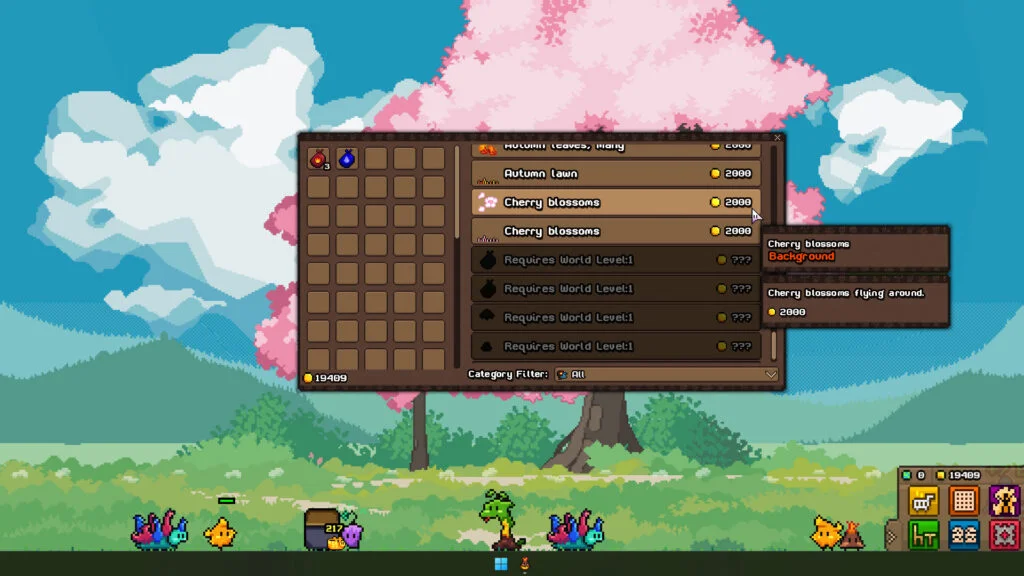Open the orange grid inventory button

click(964, 500)
